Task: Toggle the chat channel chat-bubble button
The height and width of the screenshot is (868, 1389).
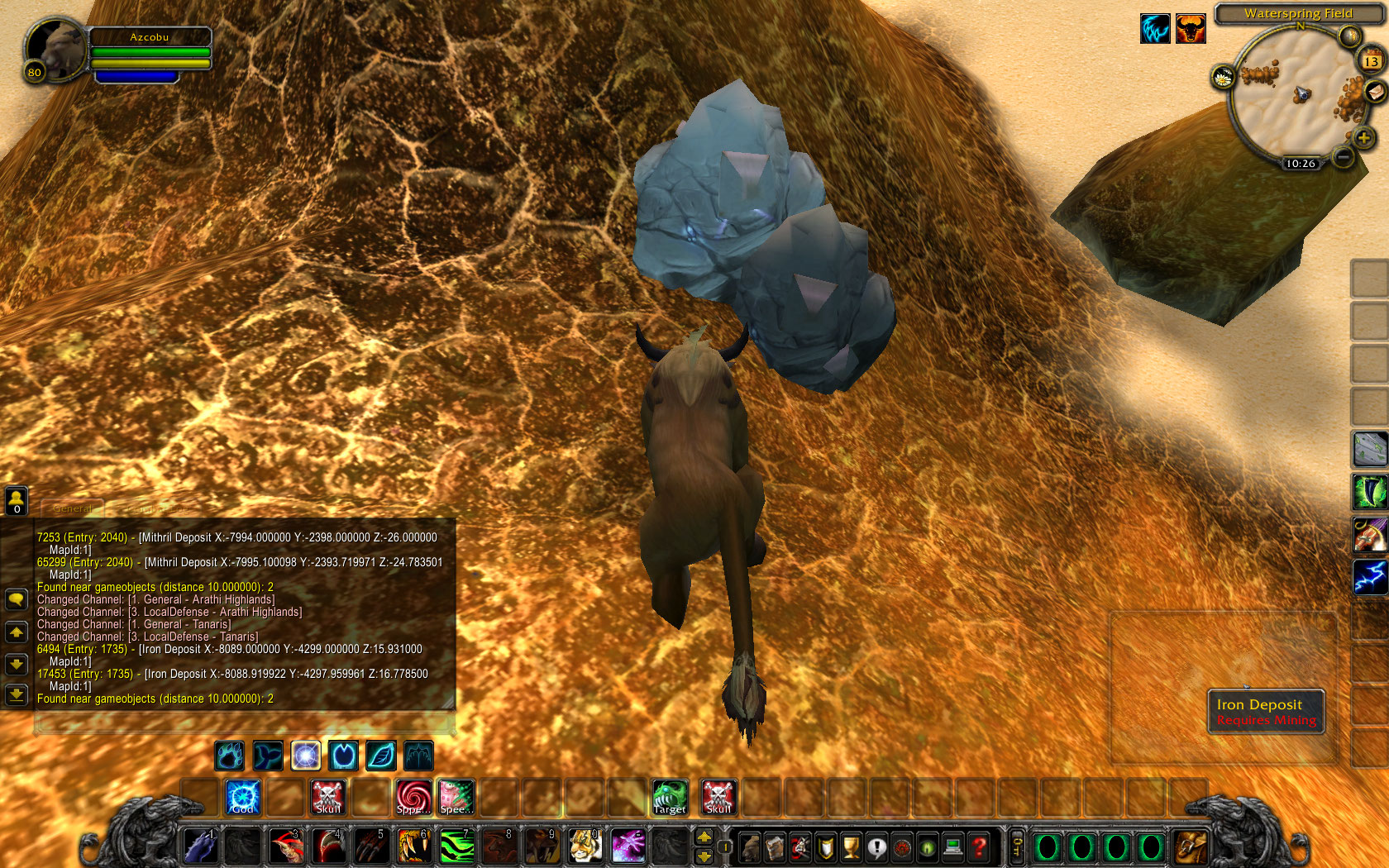Action: [18, 599]
